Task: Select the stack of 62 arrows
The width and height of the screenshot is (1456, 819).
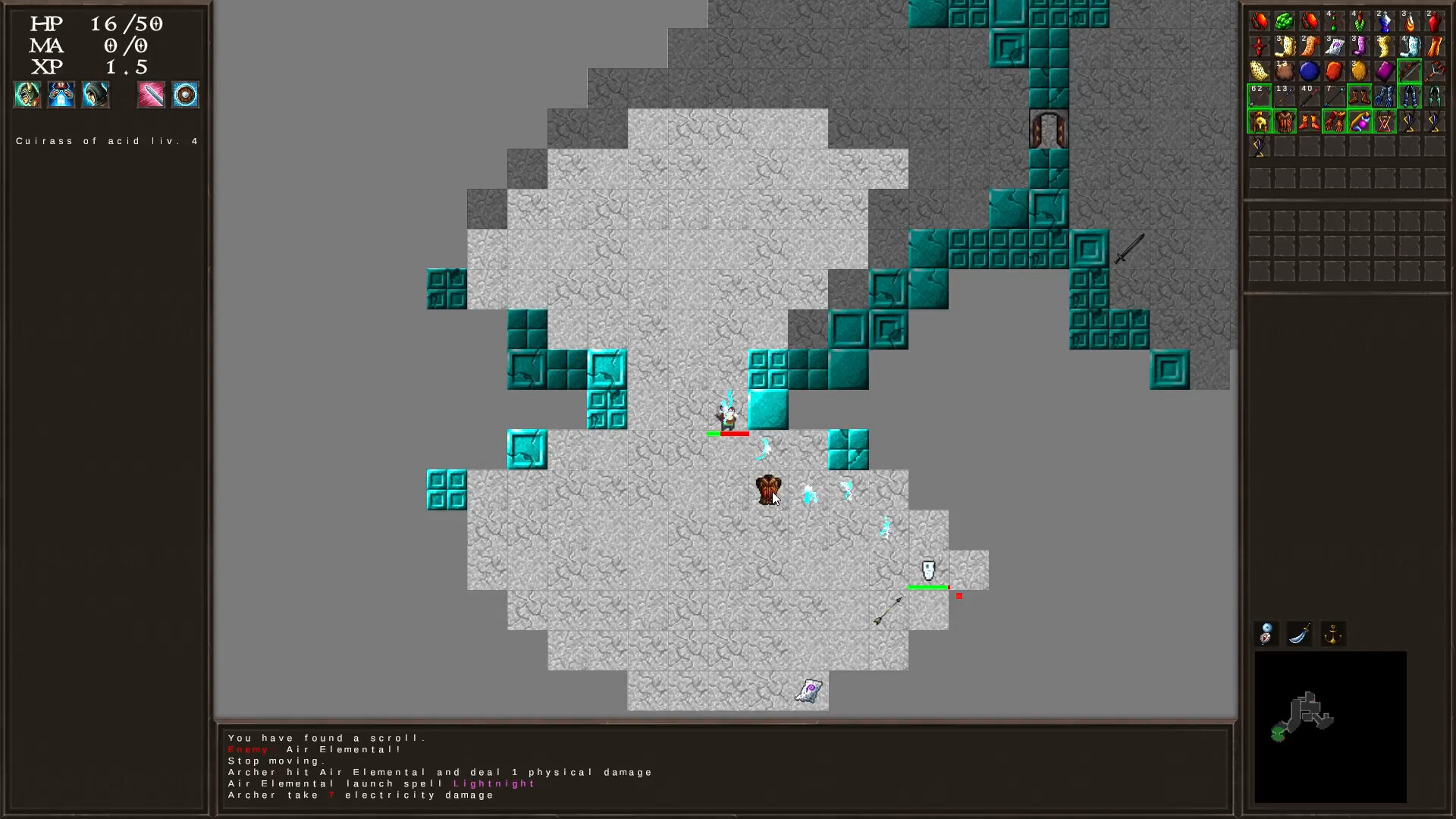Action: (x=1259, y=96)
